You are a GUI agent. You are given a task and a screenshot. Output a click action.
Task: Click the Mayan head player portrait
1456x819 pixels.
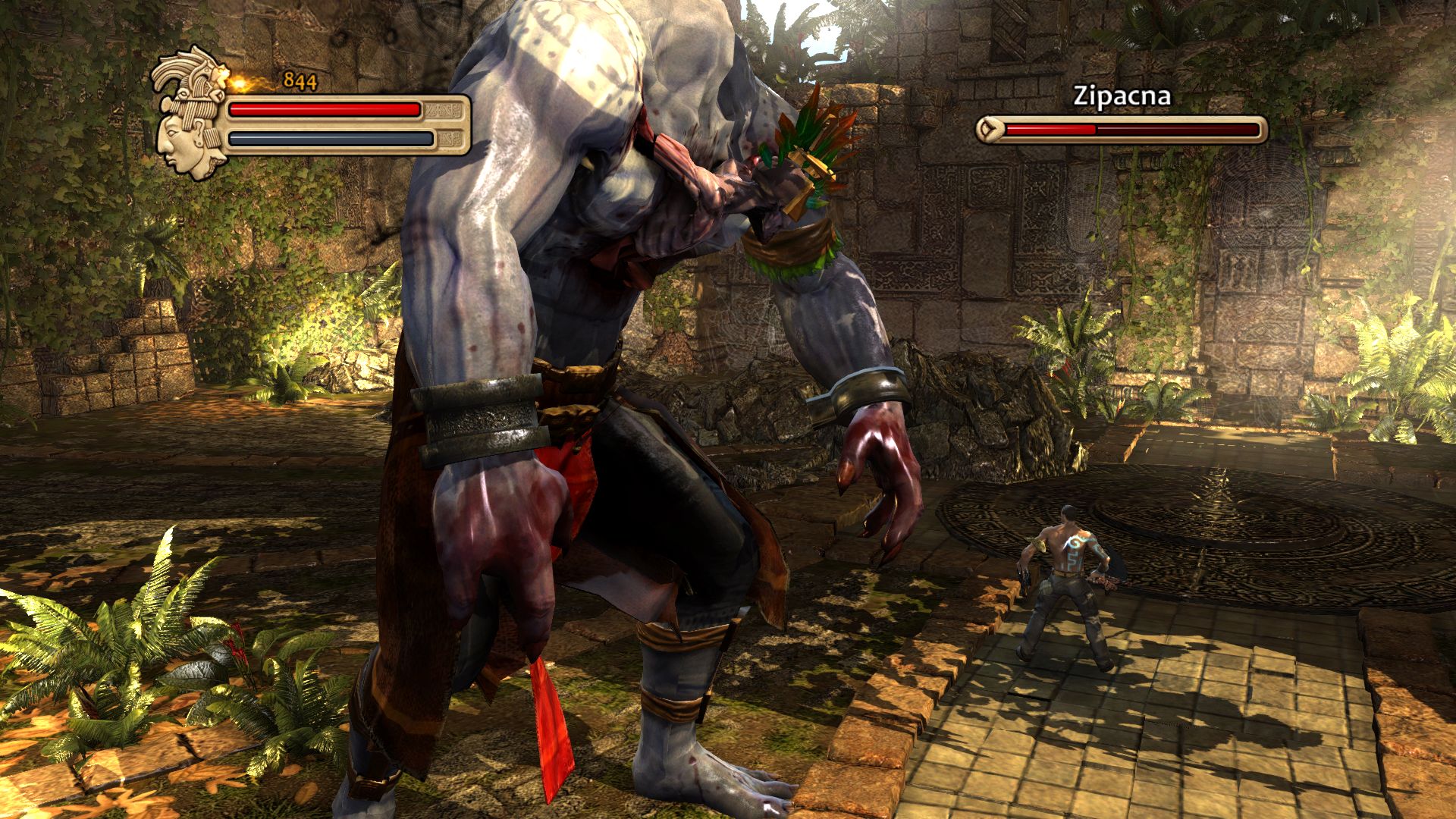[x=190, y=114]
